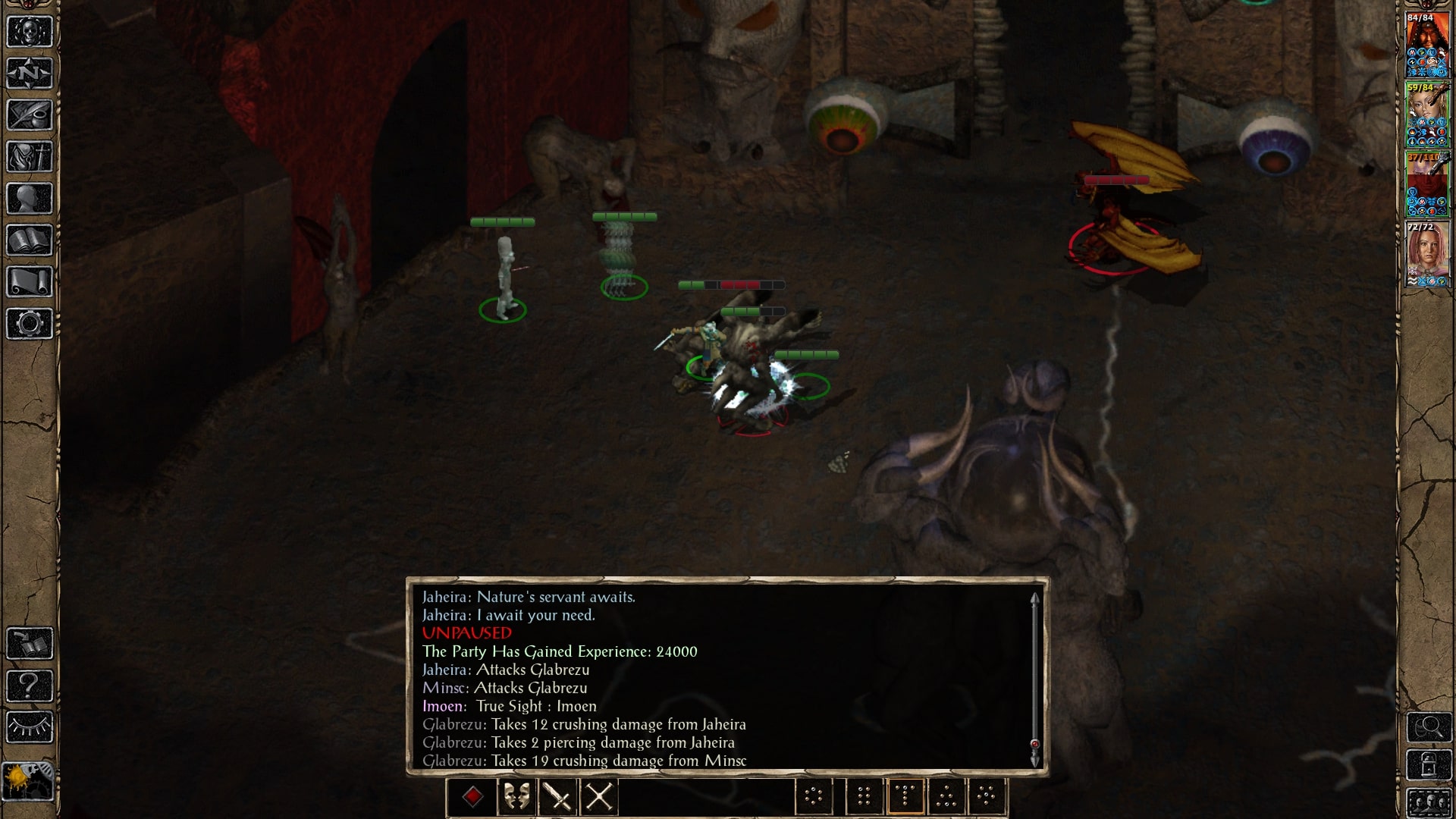This screenshot has height=819, width=1456.
Task: Open the Journal quill icon
Action: pyautogui.click(x=29, y=115)
